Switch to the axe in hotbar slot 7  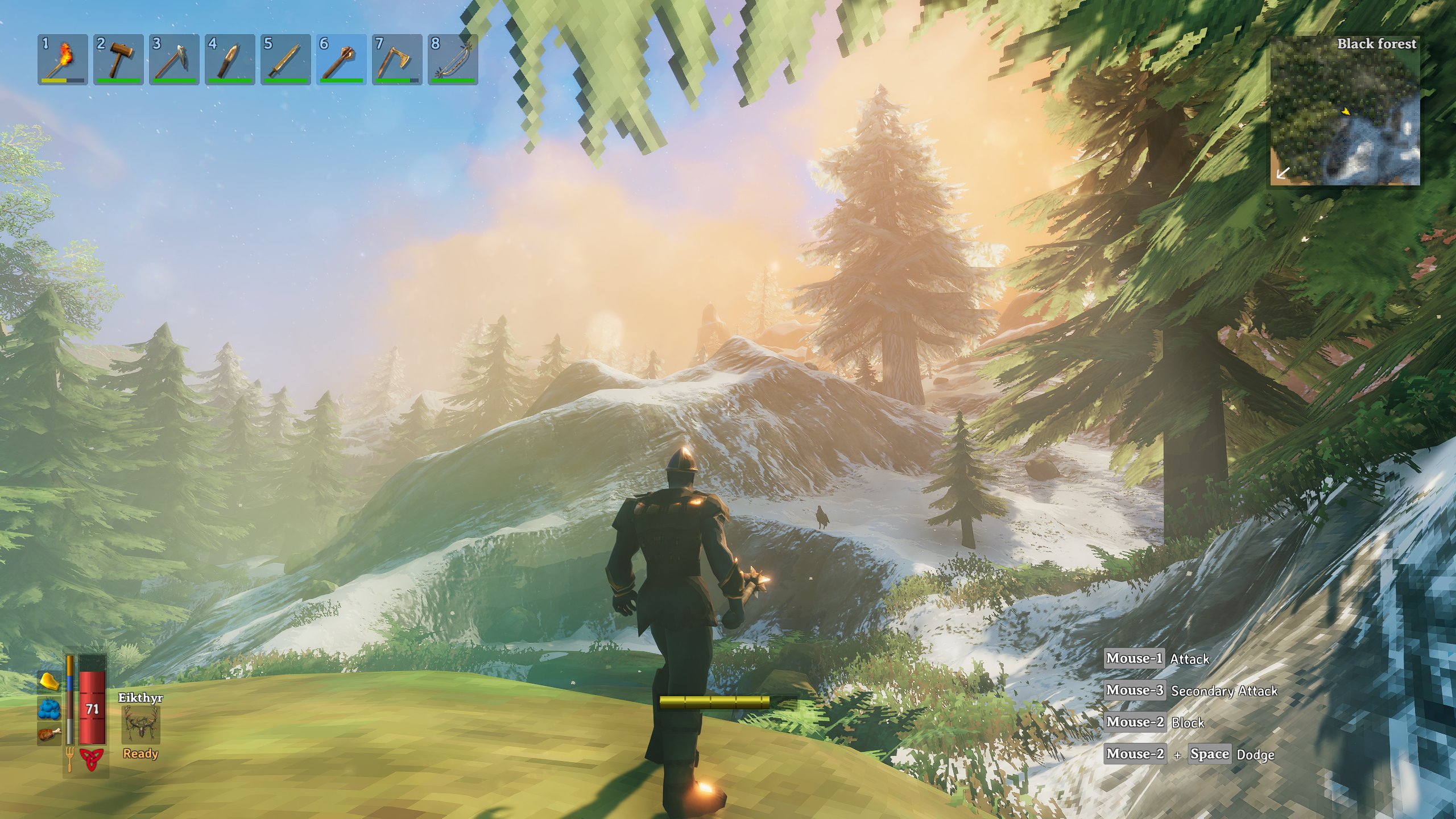pyautogui.click(x=397, y=59)
